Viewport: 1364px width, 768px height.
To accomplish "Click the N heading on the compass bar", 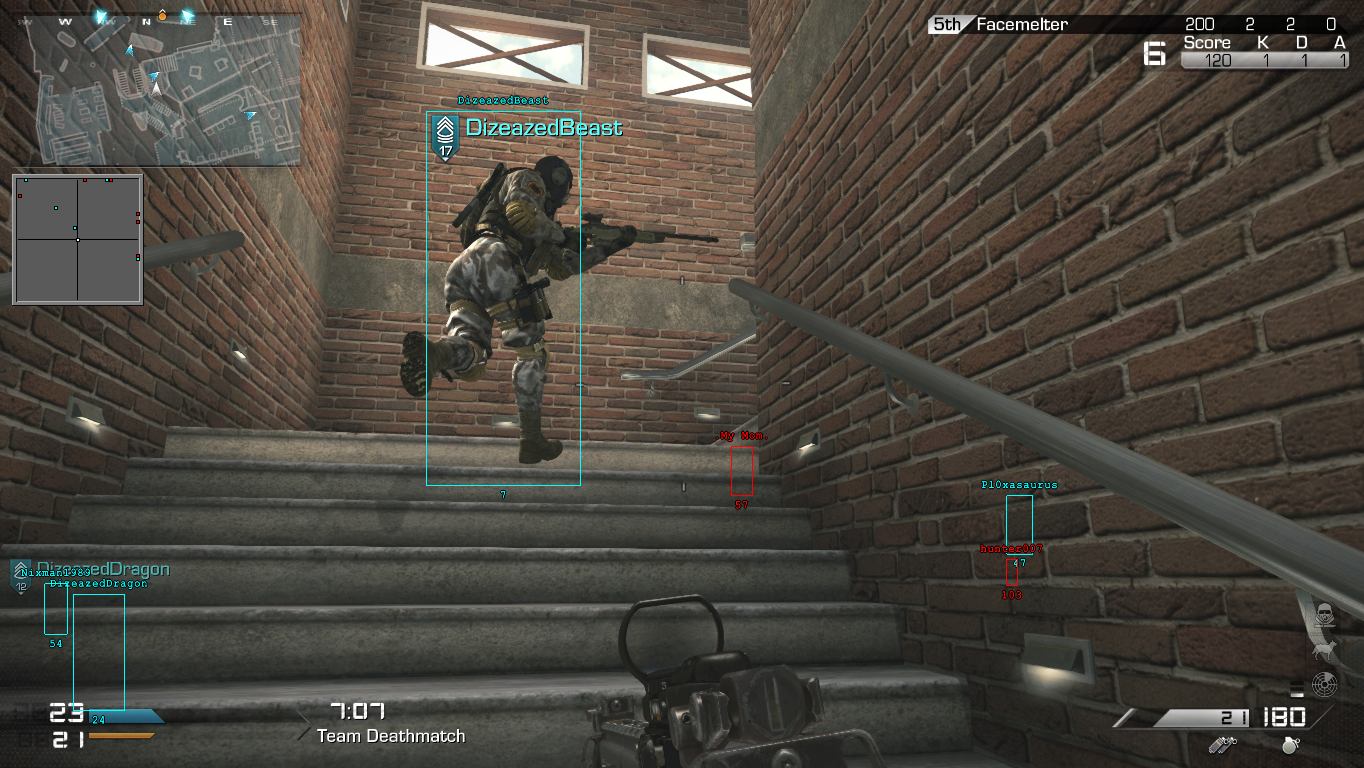I will coord(146,21).
